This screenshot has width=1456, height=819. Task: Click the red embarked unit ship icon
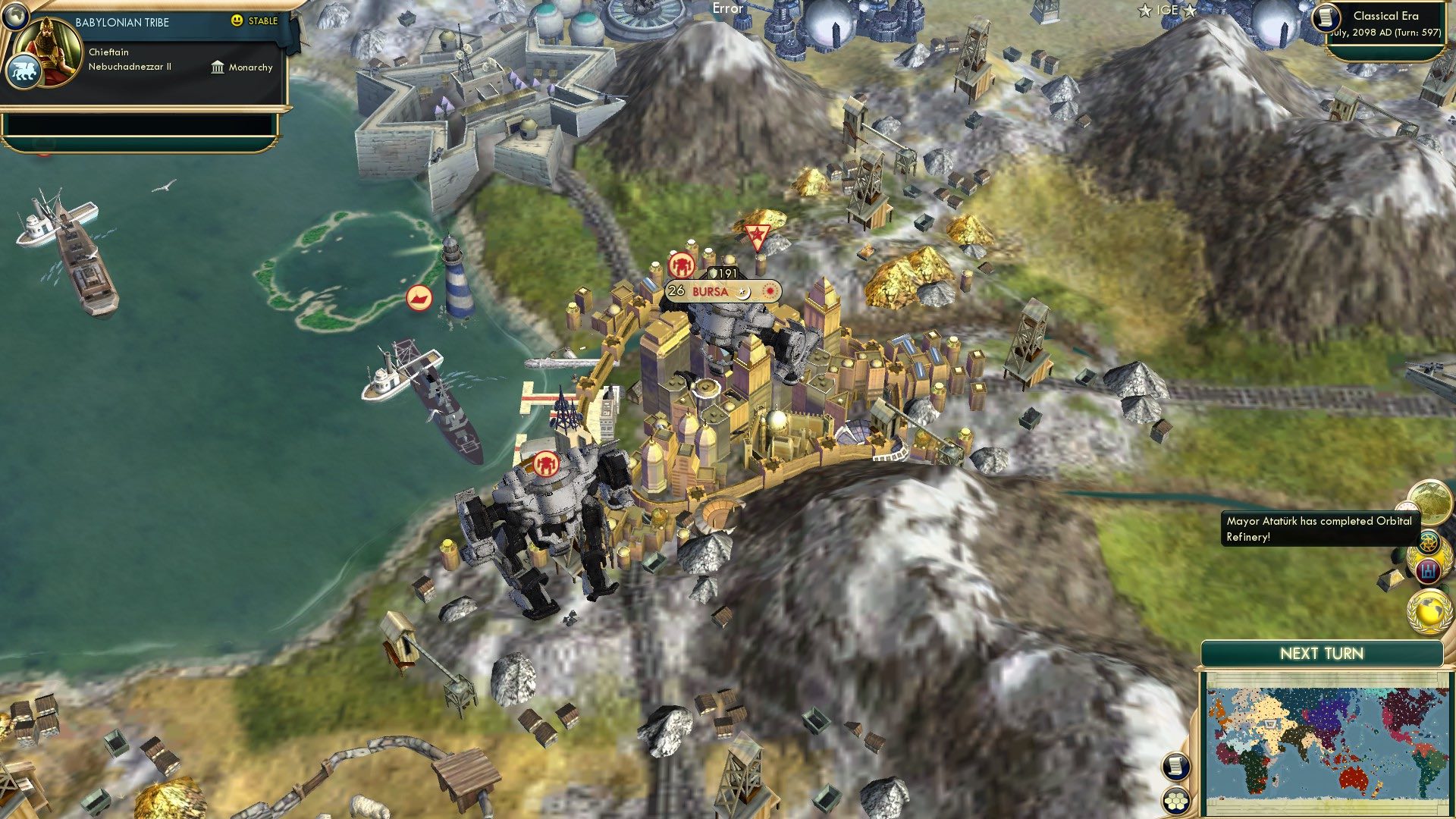tap(418, 299)
